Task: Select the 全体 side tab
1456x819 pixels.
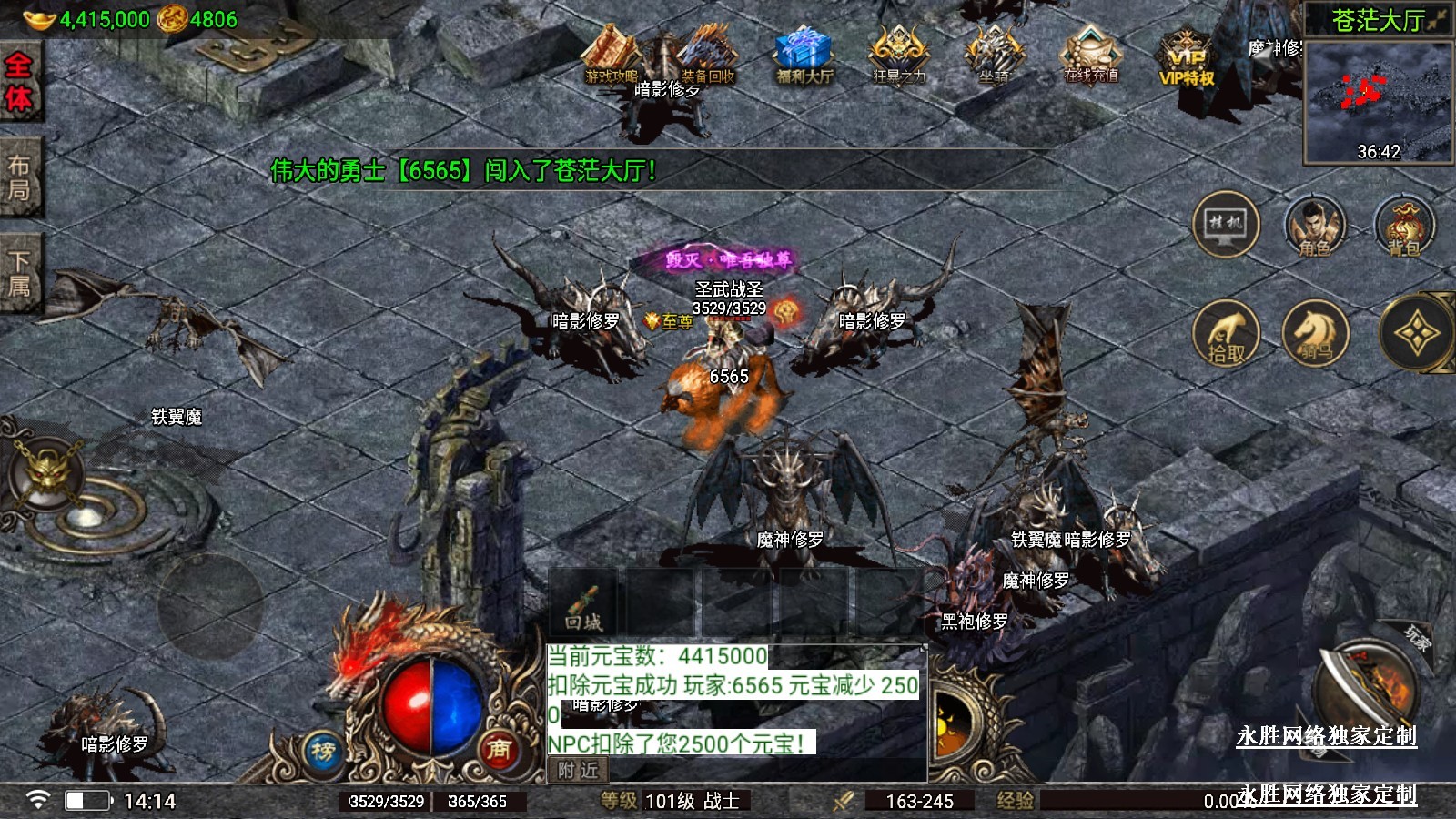Action: (18, 82)
